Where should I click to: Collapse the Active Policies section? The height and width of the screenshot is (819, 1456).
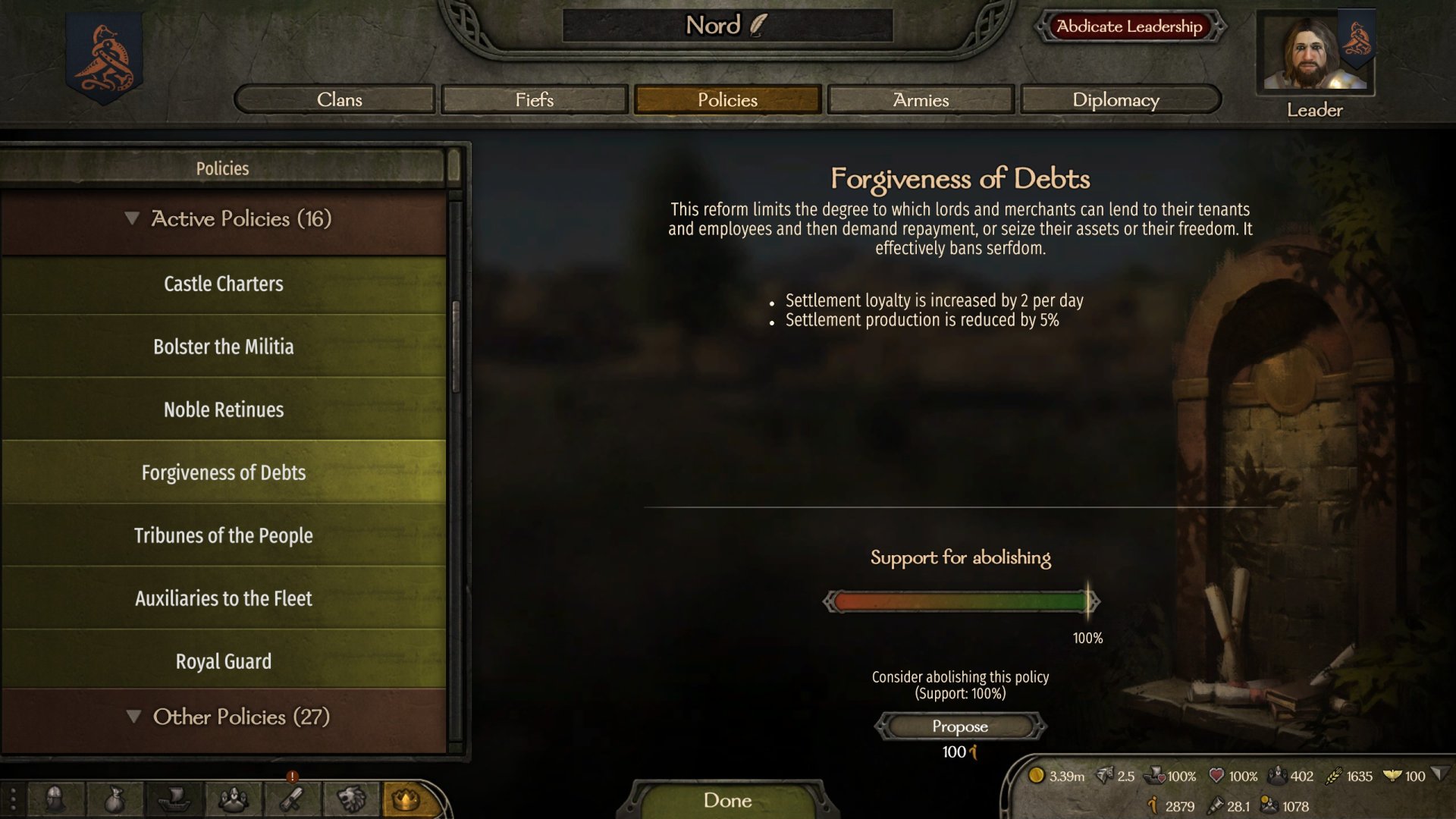[x=133, y=219]
